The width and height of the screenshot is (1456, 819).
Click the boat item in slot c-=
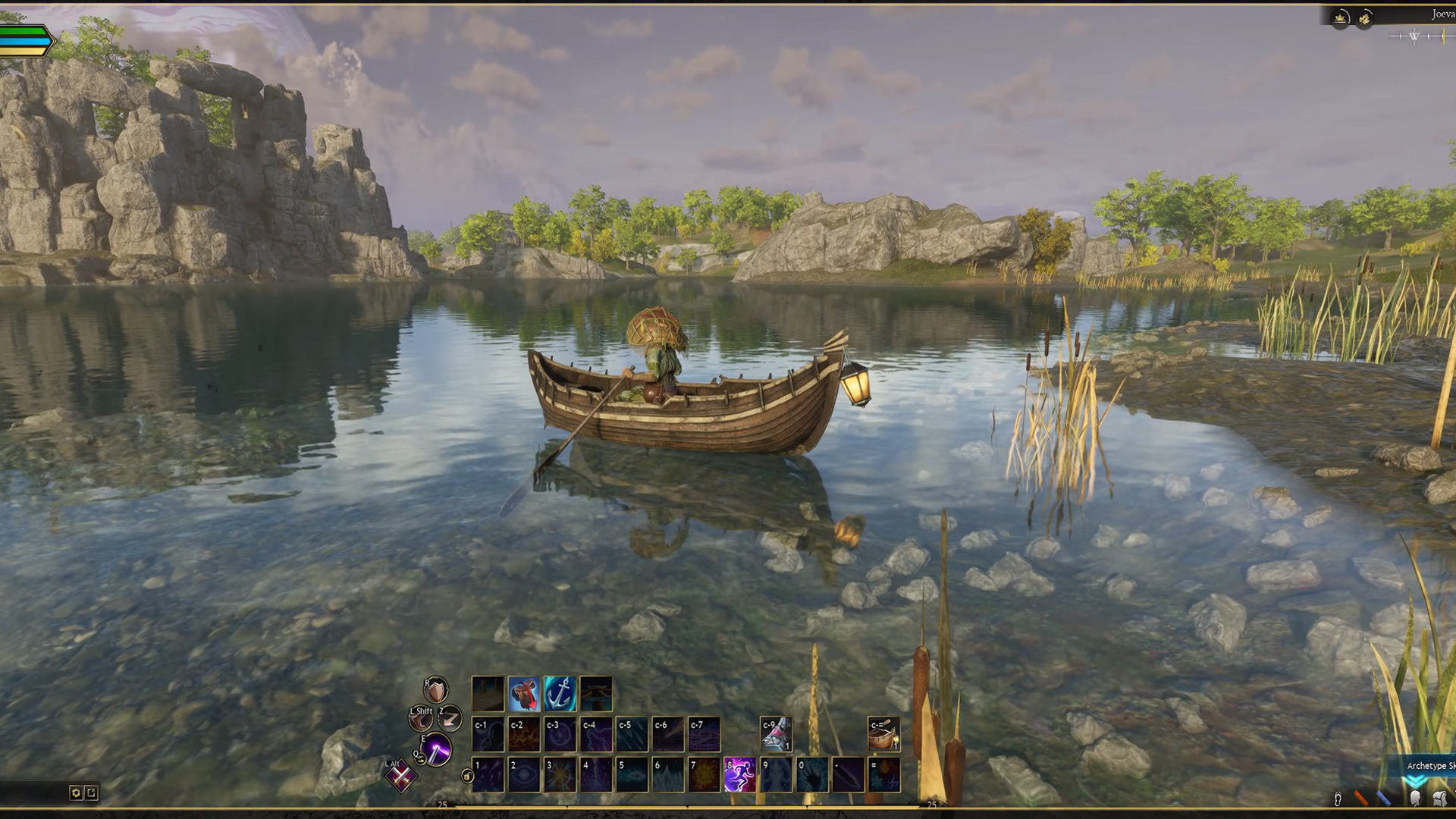883,733
